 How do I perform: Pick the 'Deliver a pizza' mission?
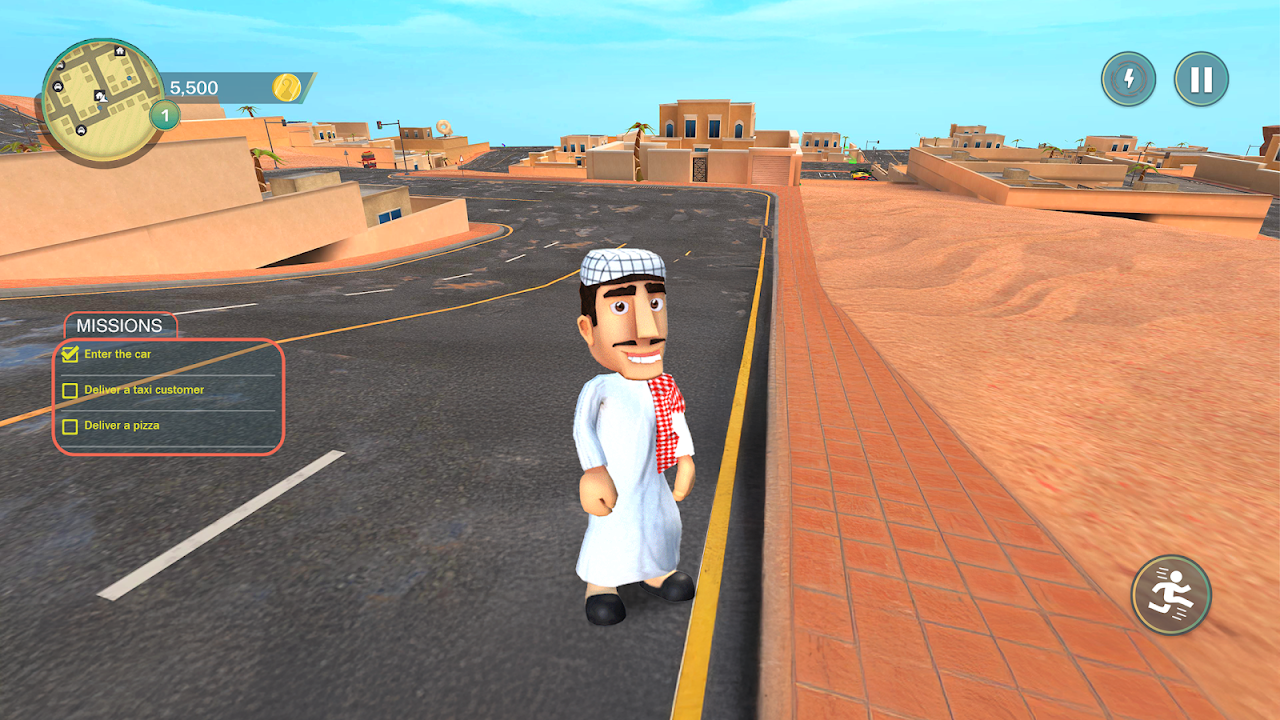tap(122, 426)
